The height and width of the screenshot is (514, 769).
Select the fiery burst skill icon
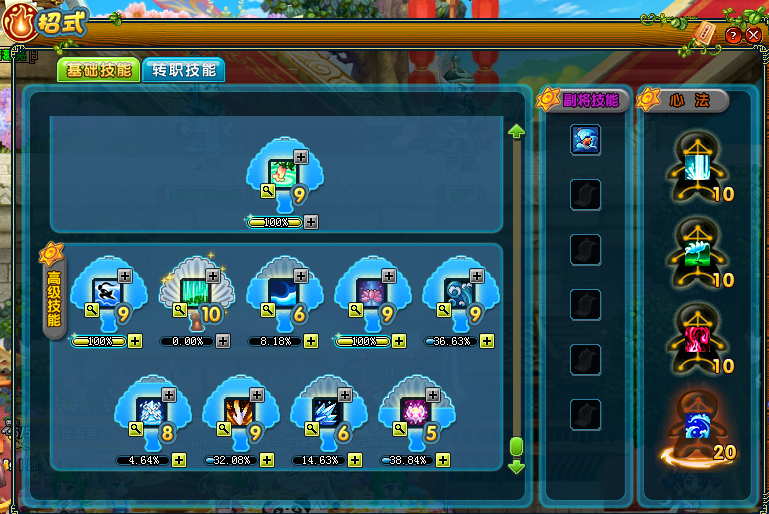[x=239, y=412]
